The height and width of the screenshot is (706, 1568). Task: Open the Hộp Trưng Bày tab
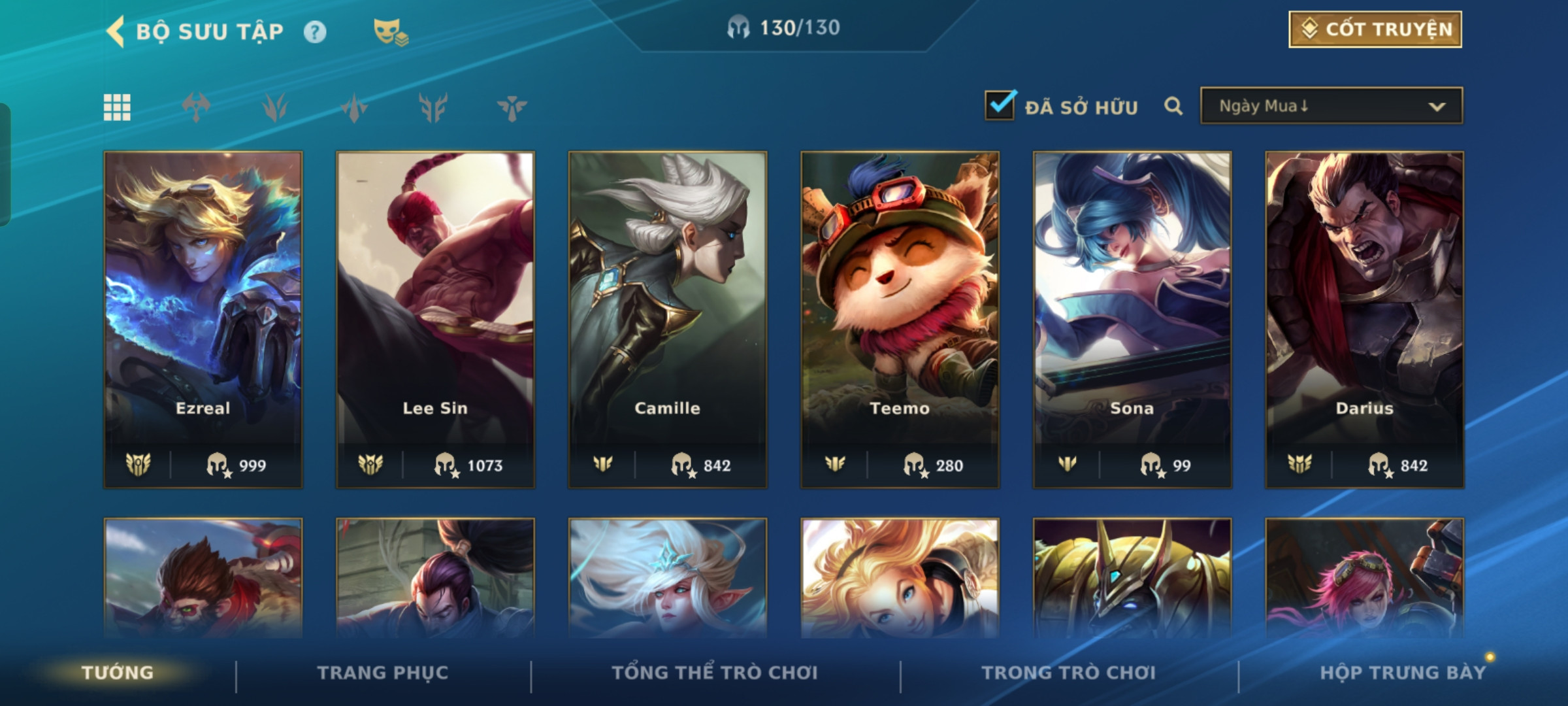1403,672
